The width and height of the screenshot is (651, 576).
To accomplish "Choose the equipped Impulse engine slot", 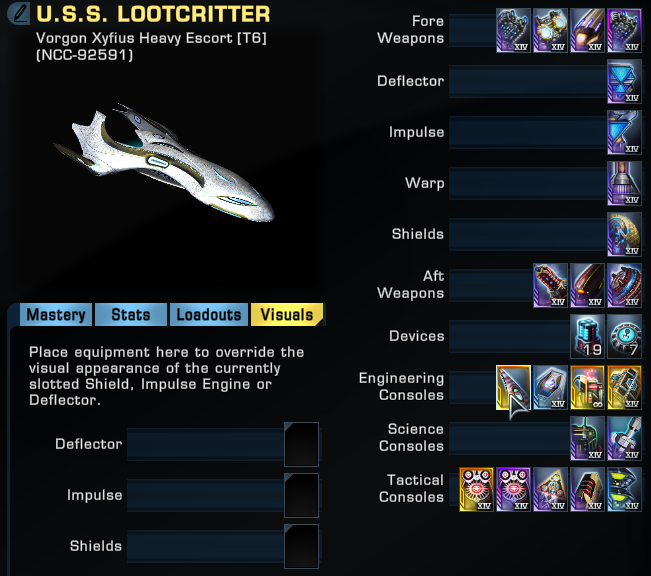I will [x=624, y=132].
